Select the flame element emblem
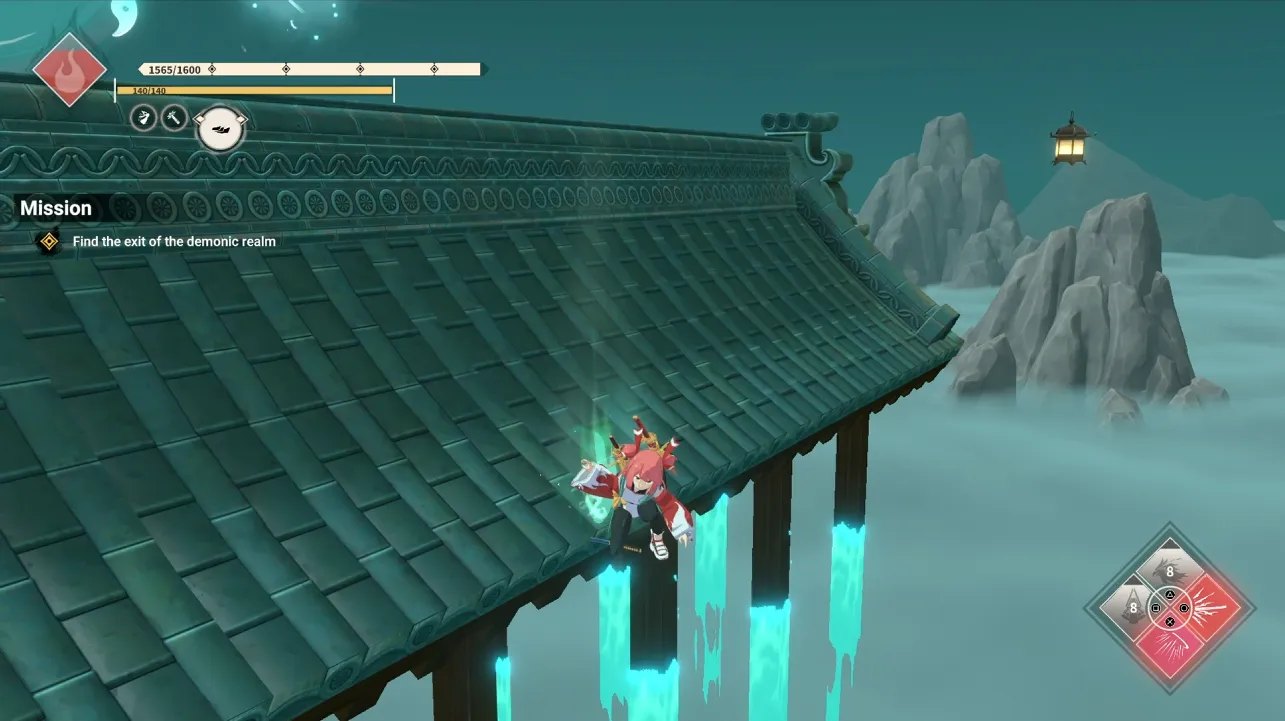 tap(70, 70)
